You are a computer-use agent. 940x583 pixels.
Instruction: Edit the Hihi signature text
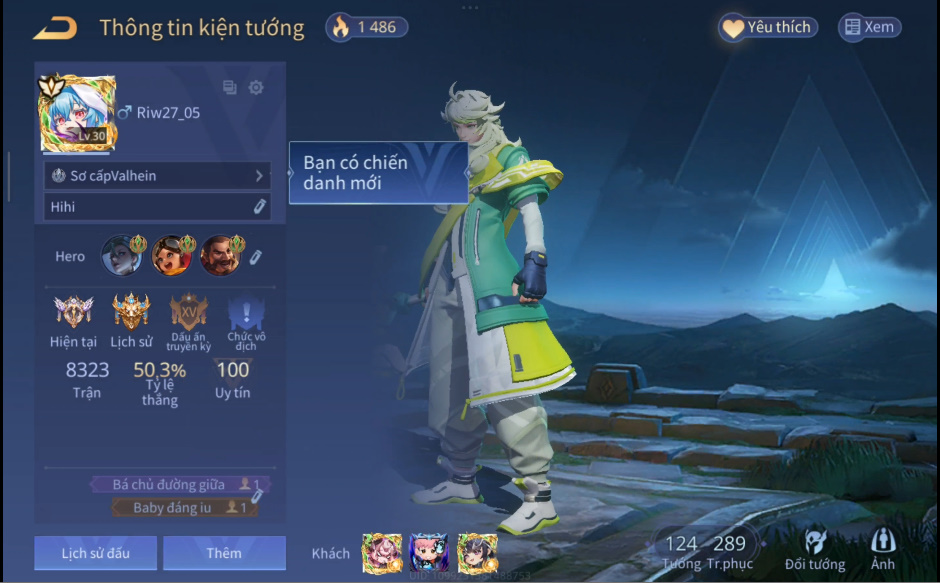(x=258, y=207)
